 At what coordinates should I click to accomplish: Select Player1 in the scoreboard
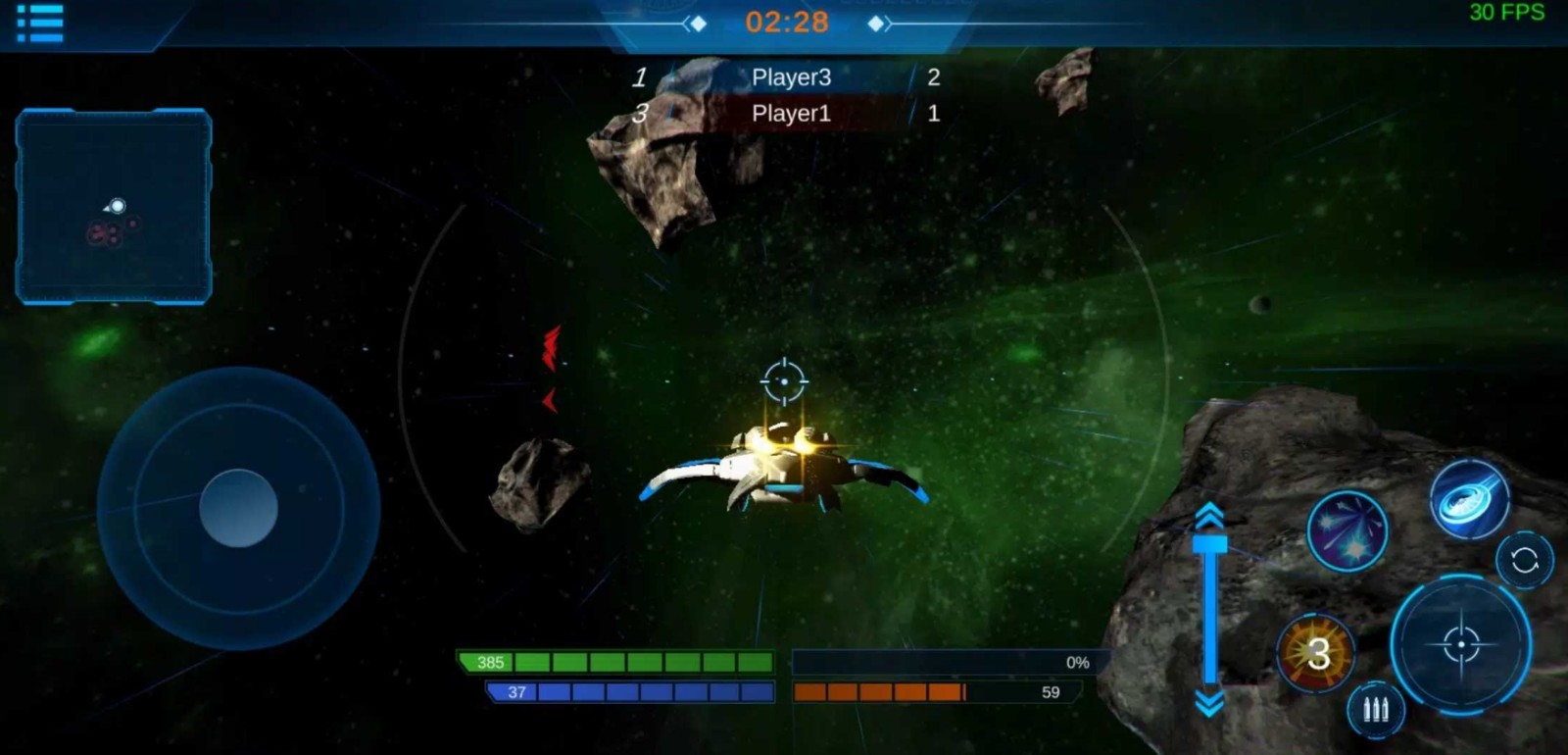[x=790, y=114]
